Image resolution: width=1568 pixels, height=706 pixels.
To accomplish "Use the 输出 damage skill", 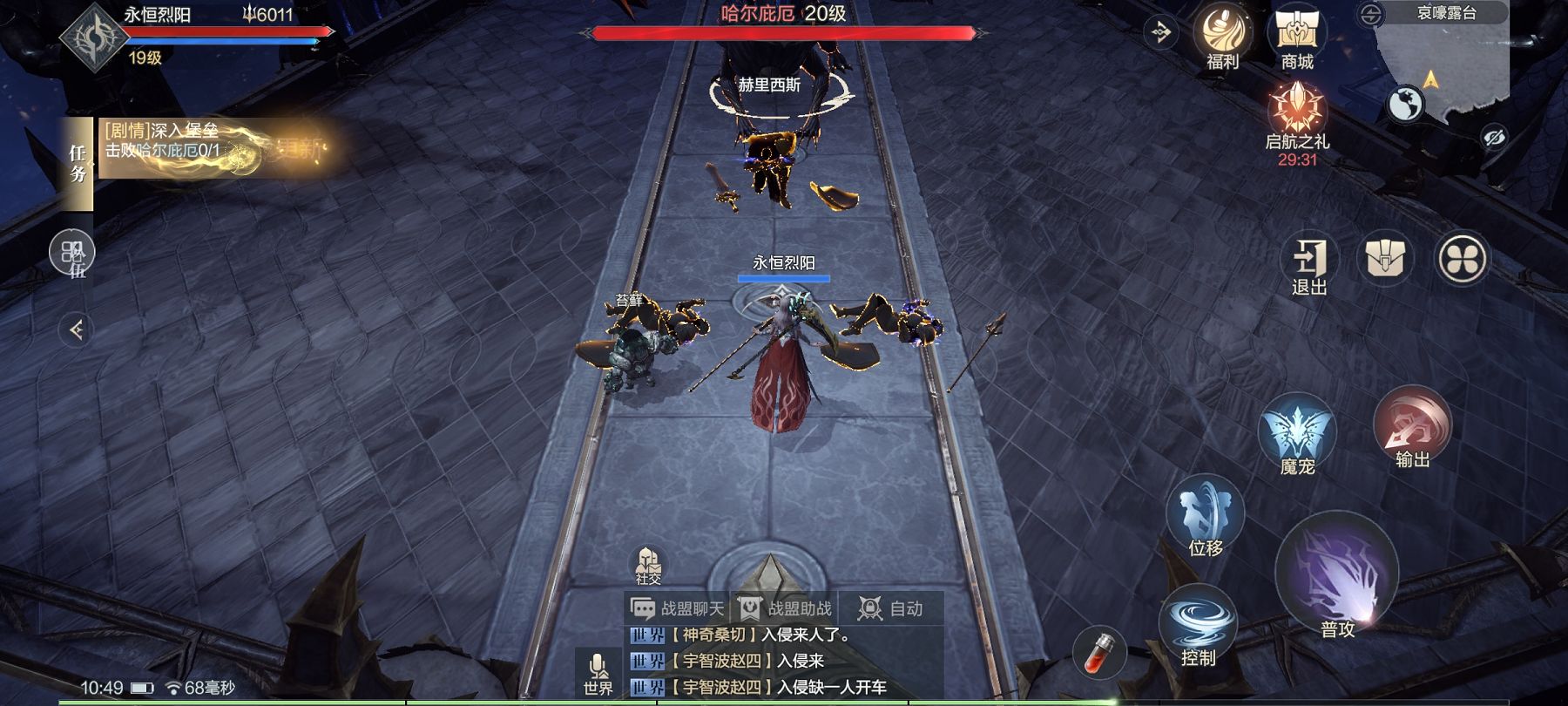I will point(1412,427).
